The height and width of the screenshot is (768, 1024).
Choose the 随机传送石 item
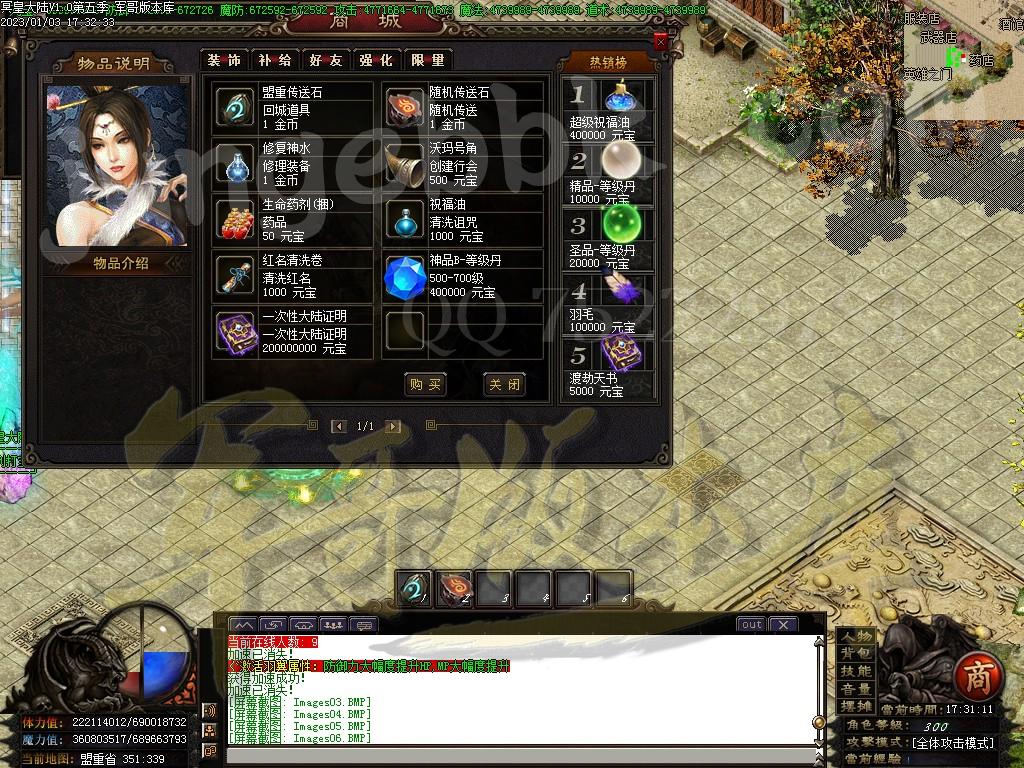click(x=405, y=108)
